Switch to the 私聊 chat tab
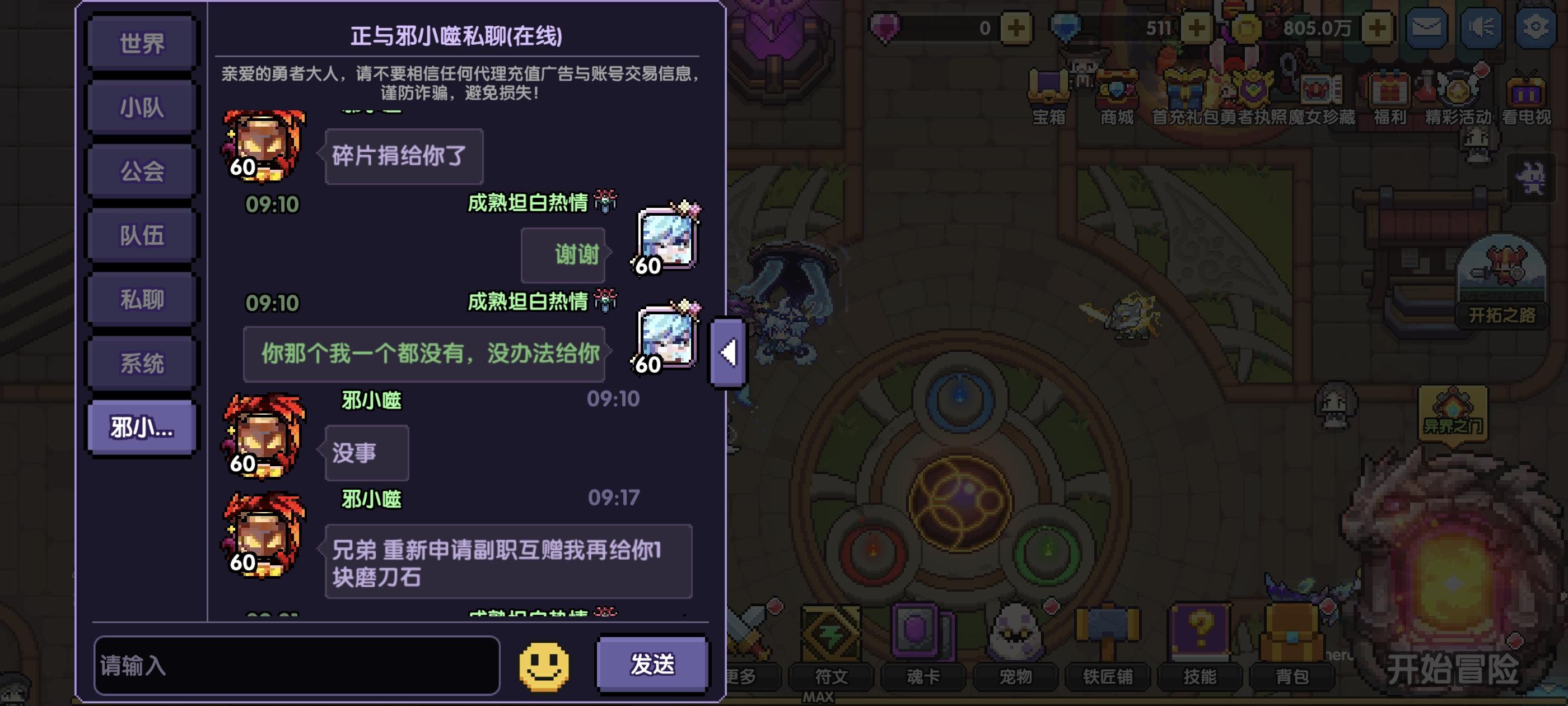Screen dimensions: 1568x706 pyautogui.click(x=141, y=298)
